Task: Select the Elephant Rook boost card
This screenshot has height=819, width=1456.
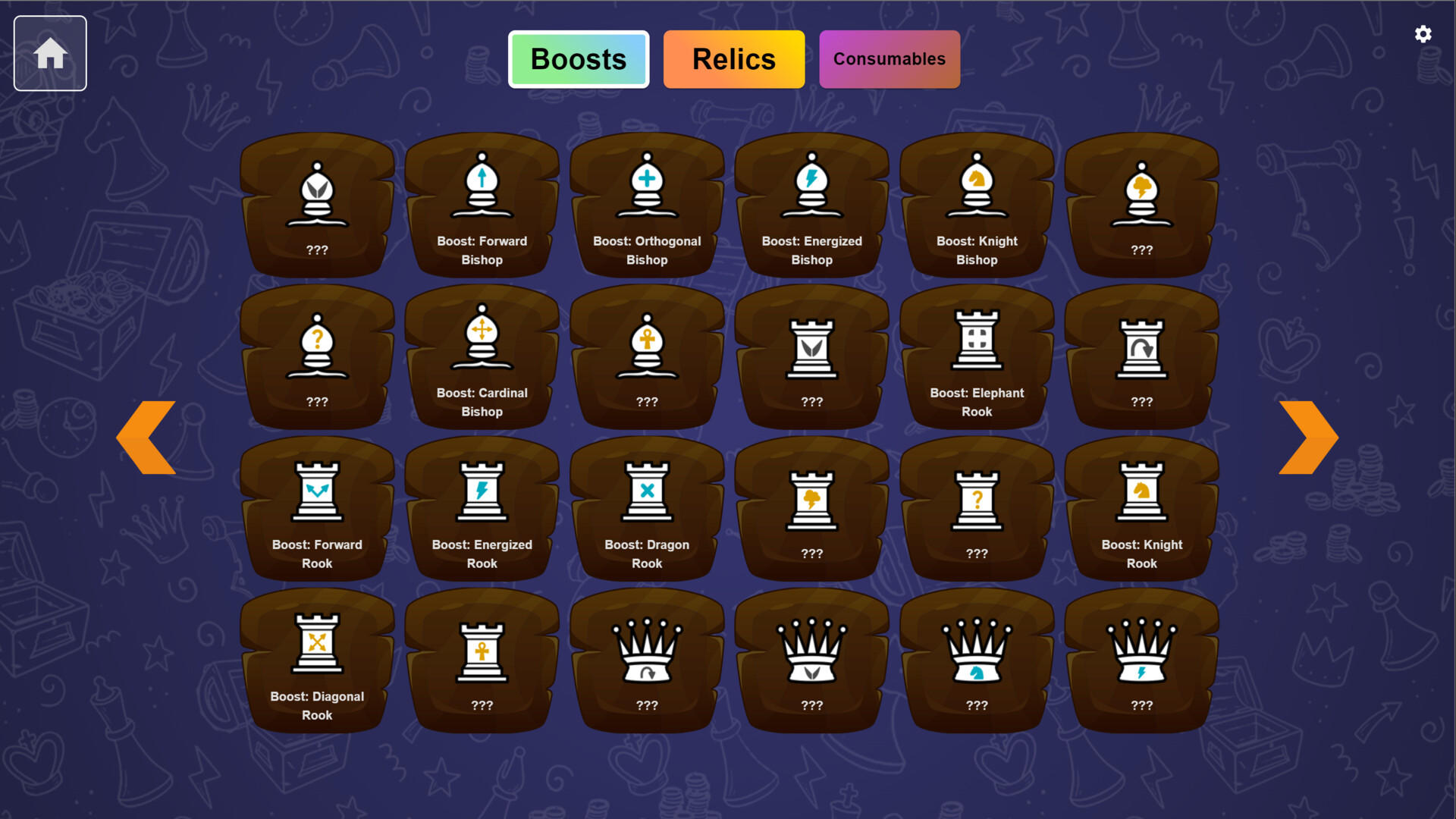Action: (977, 356)
